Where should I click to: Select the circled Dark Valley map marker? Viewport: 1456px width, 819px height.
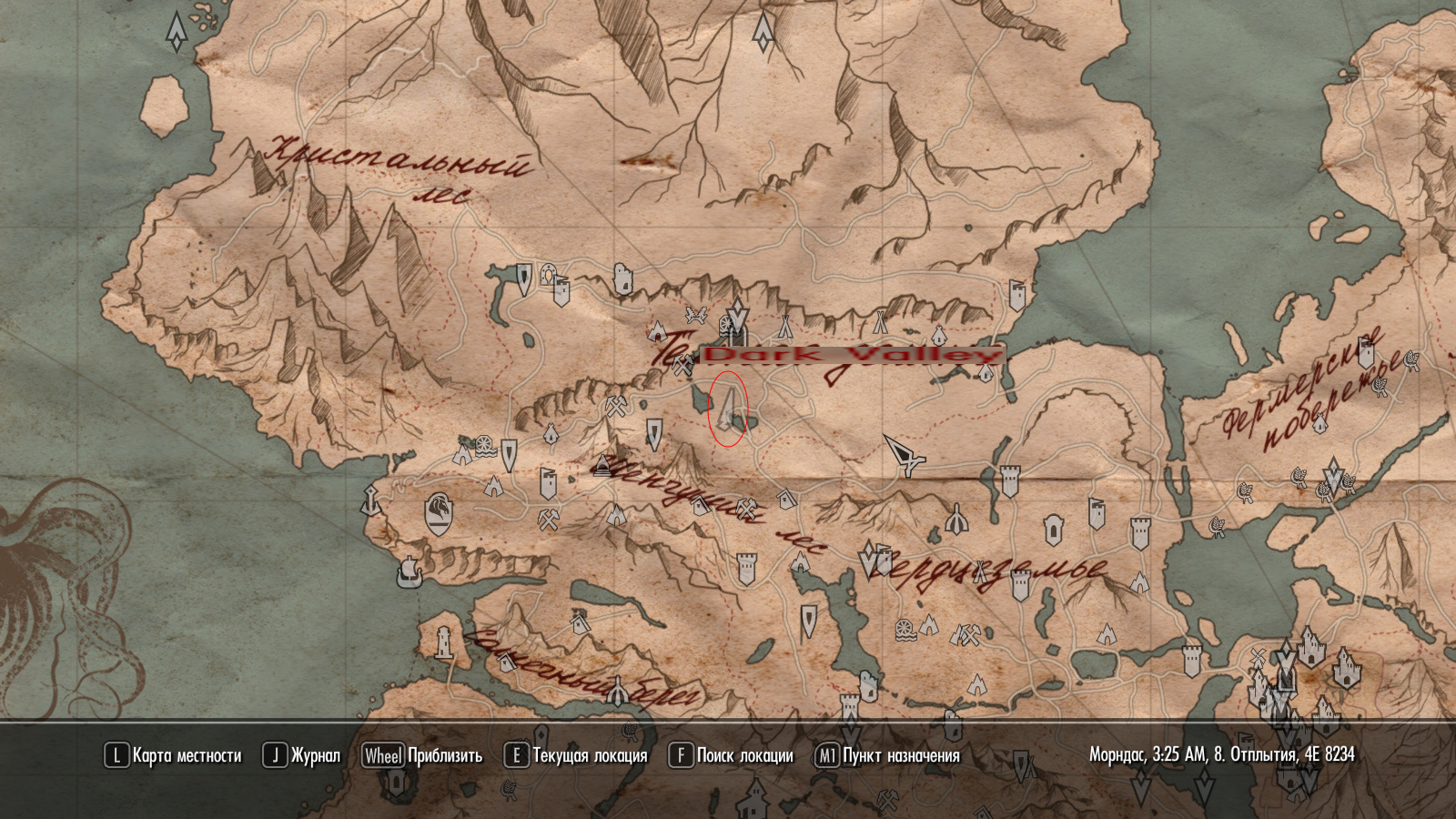728,409
